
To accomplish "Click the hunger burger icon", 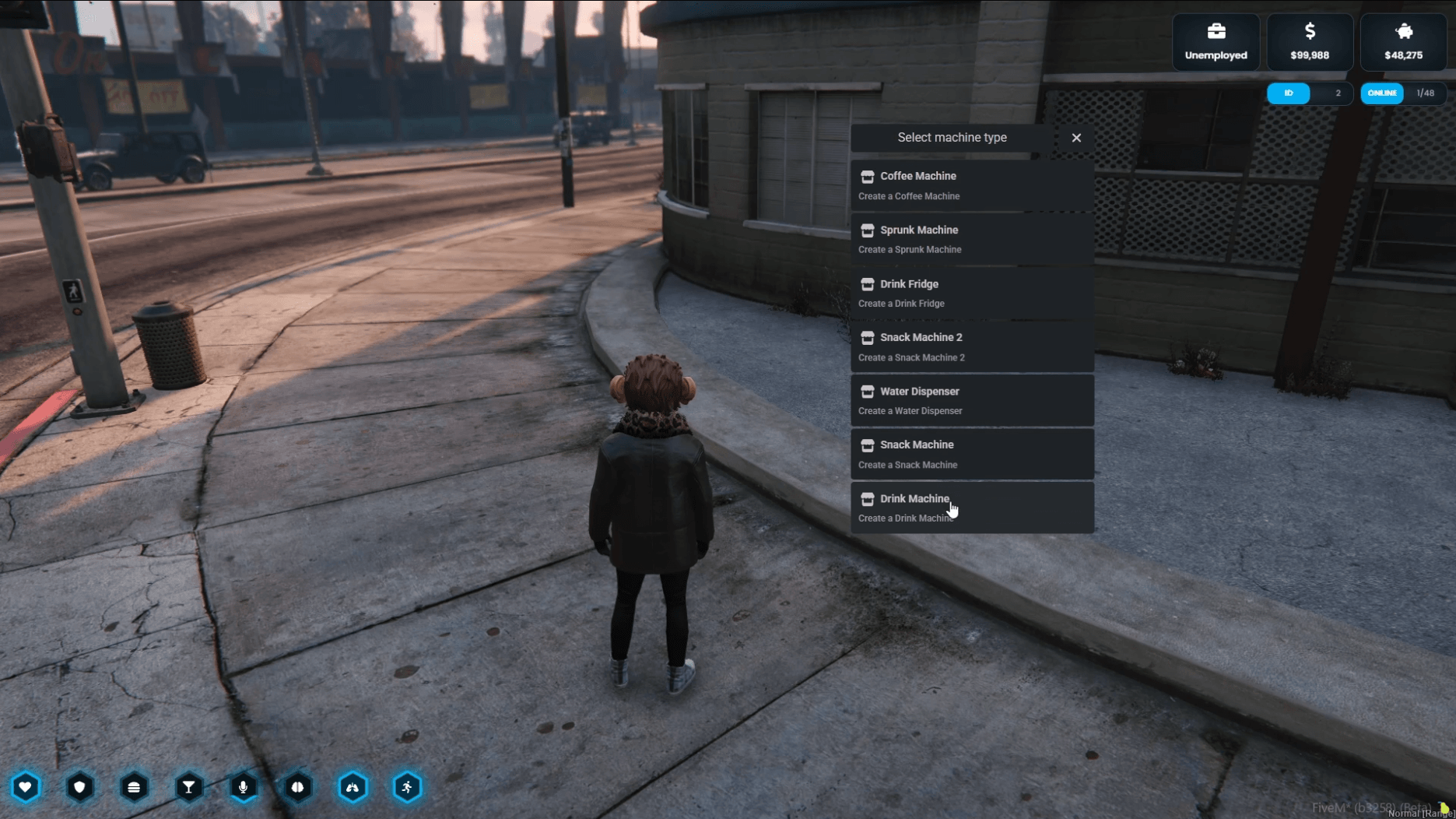I will click(x=135, y=788).
